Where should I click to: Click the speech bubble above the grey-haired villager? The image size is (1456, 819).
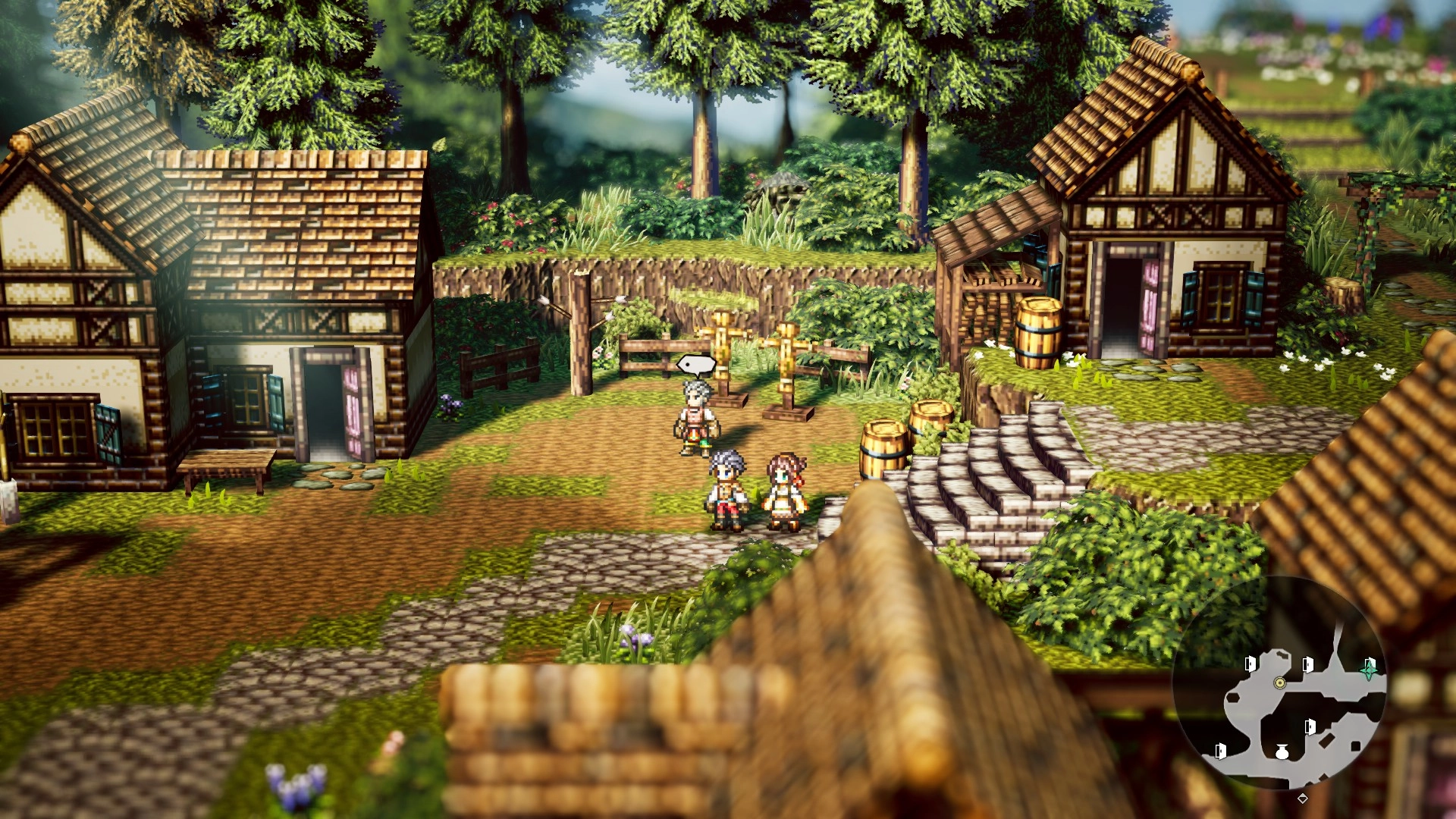click(696, 366)
